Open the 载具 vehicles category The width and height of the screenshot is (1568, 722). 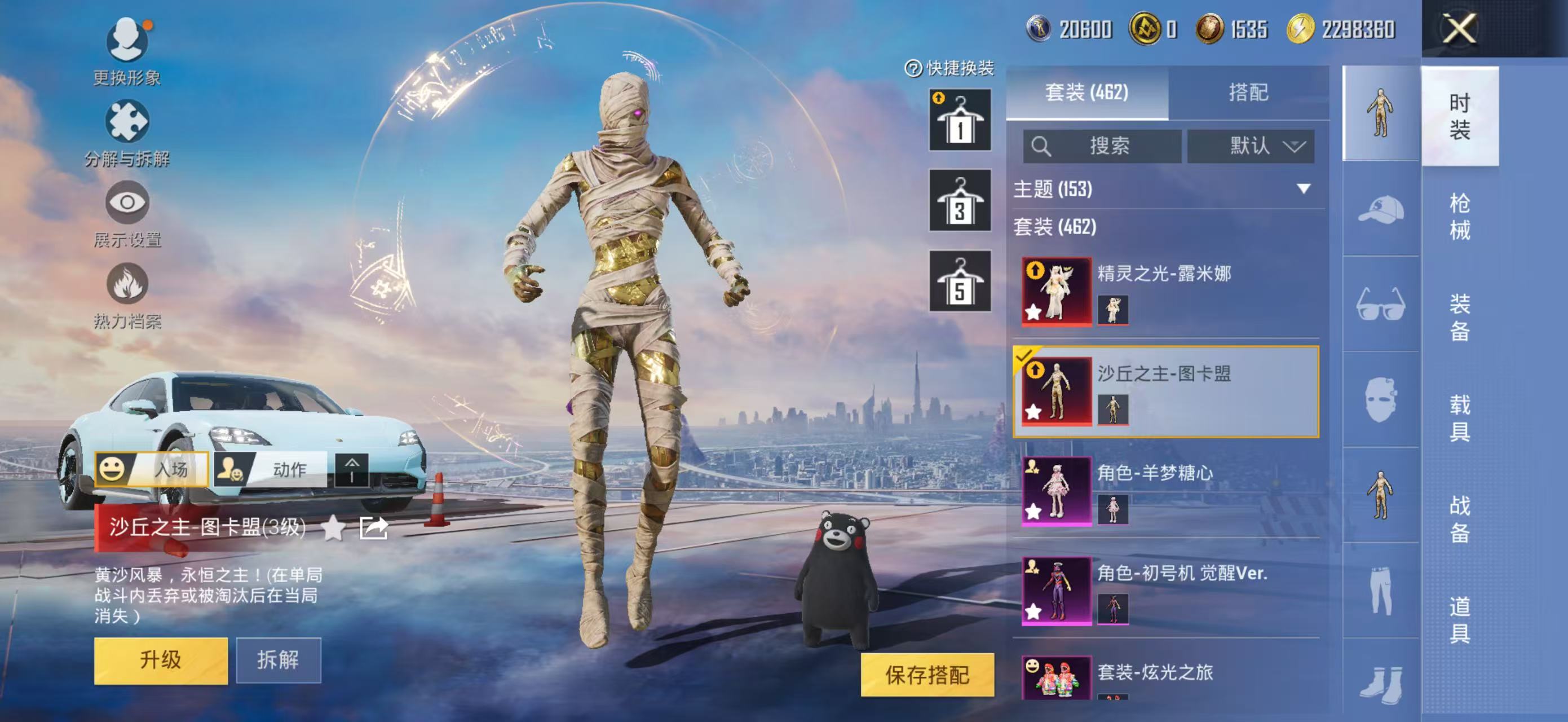pyautogui.click(x=1460, y=417)
